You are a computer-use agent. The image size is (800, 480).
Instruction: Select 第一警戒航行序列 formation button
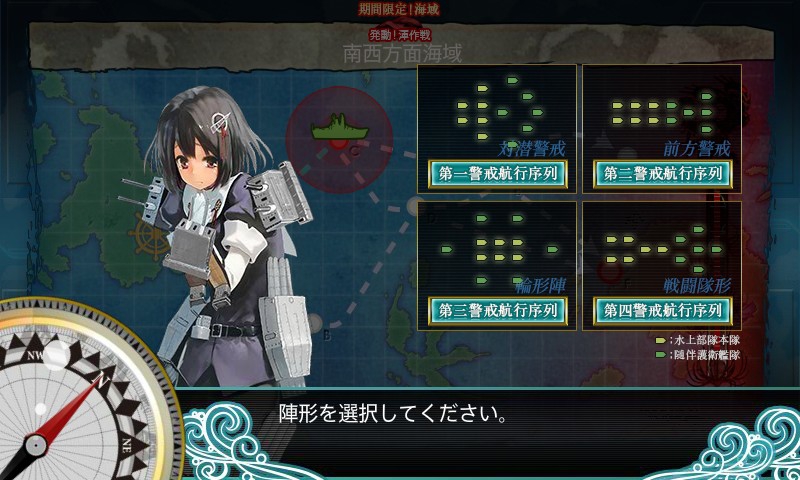tap(497, 173)
